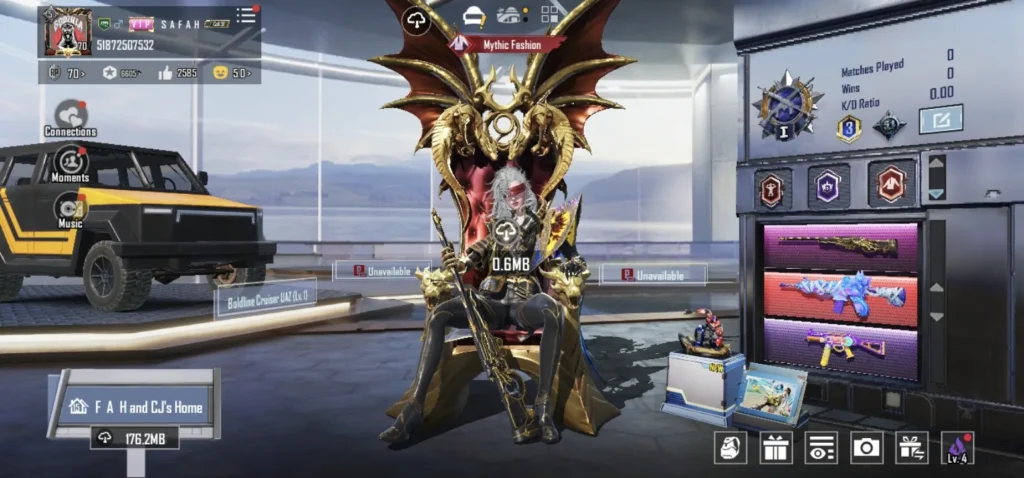Open the list menu with red dot
The image size is (1024, 478).
point(245,15)
